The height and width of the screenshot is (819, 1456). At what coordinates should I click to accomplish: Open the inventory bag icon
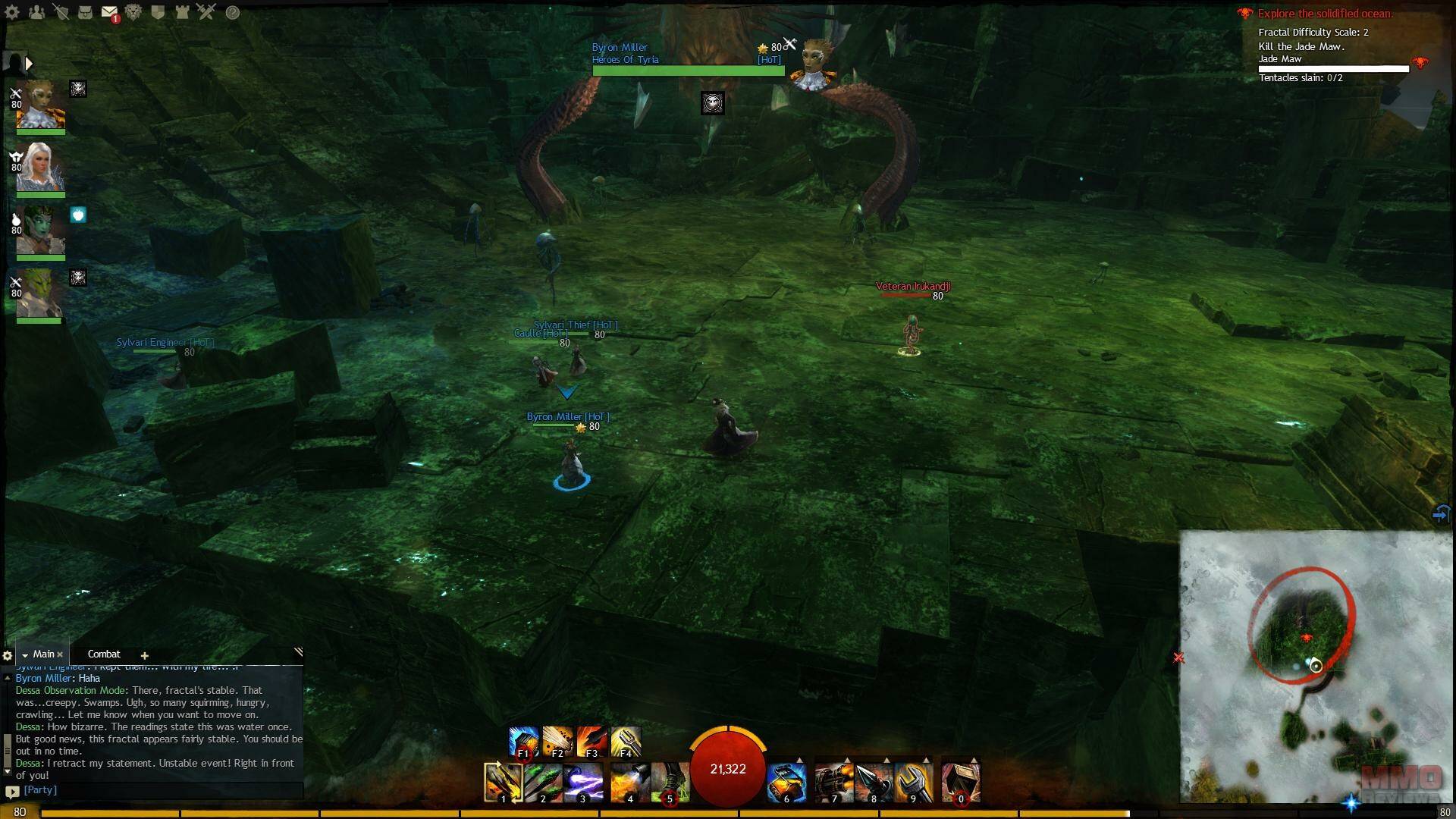(x=86, y=12)
